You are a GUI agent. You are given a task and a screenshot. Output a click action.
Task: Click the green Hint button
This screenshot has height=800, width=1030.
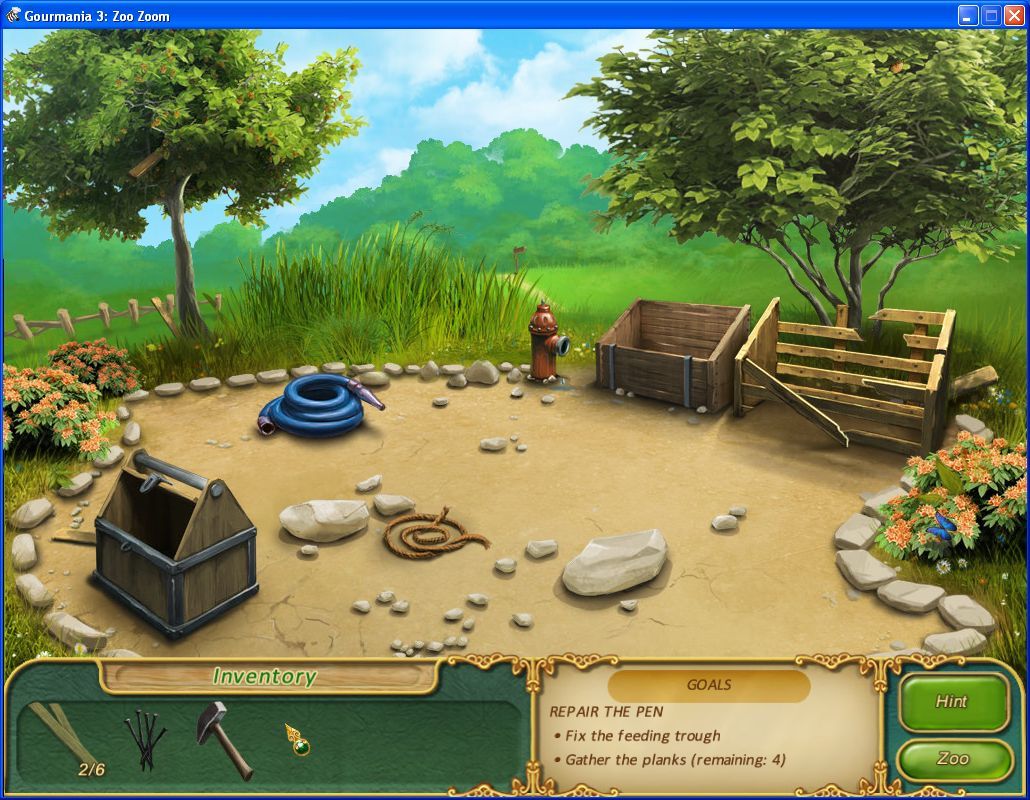tap(952, 702)
